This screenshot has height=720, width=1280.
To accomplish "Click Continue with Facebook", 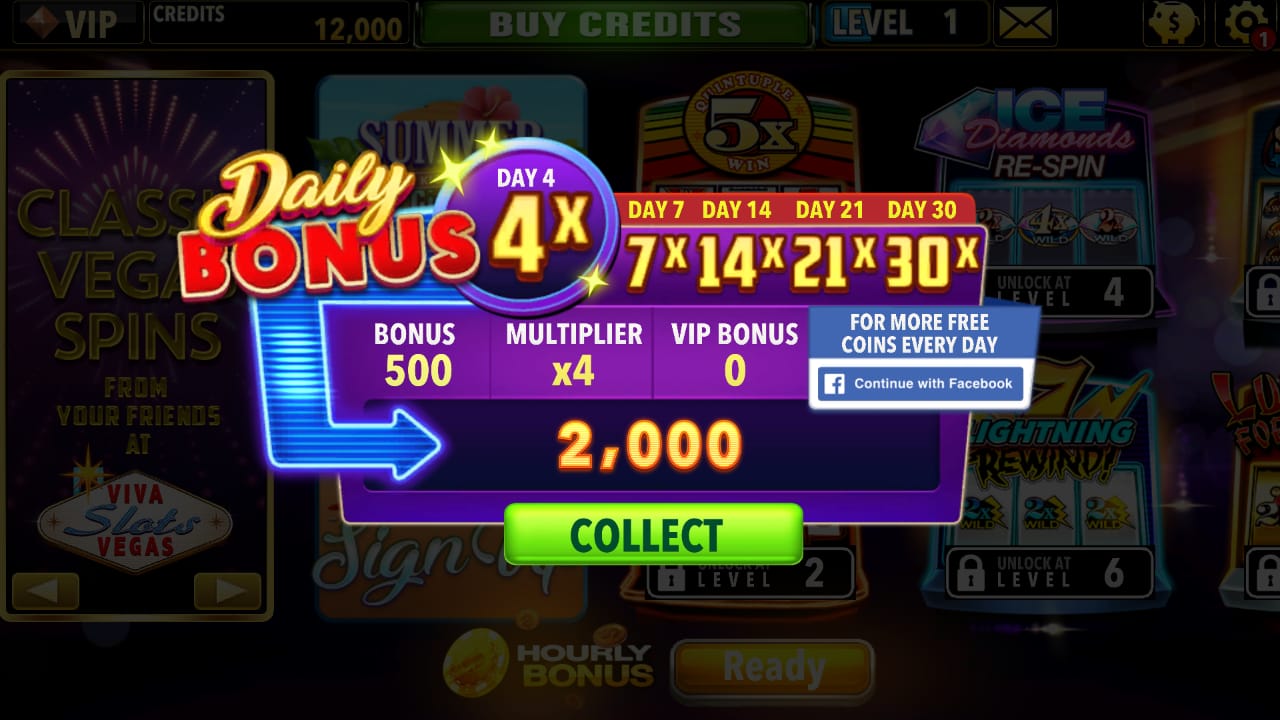I will [920, 383].
